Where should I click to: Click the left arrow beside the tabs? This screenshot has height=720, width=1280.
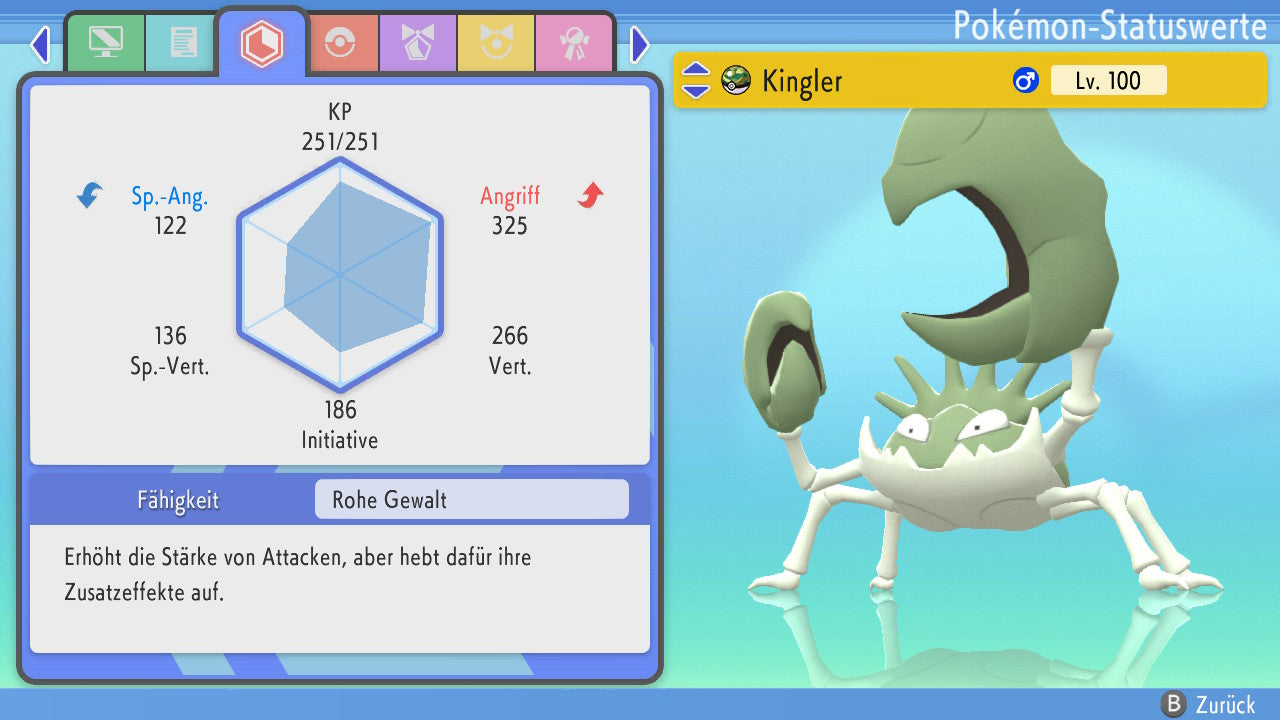(40, 44)
